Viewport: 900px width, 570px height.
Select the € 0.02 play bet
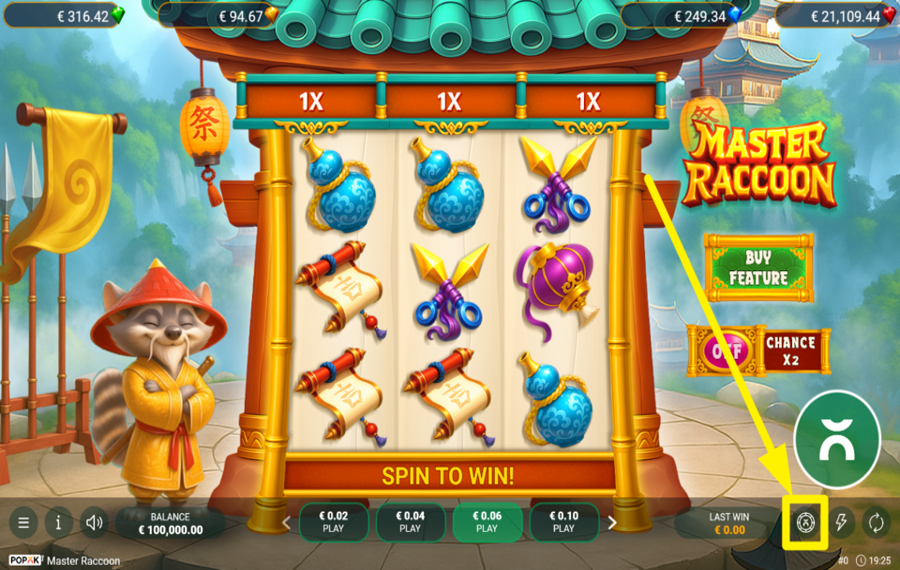333,522
